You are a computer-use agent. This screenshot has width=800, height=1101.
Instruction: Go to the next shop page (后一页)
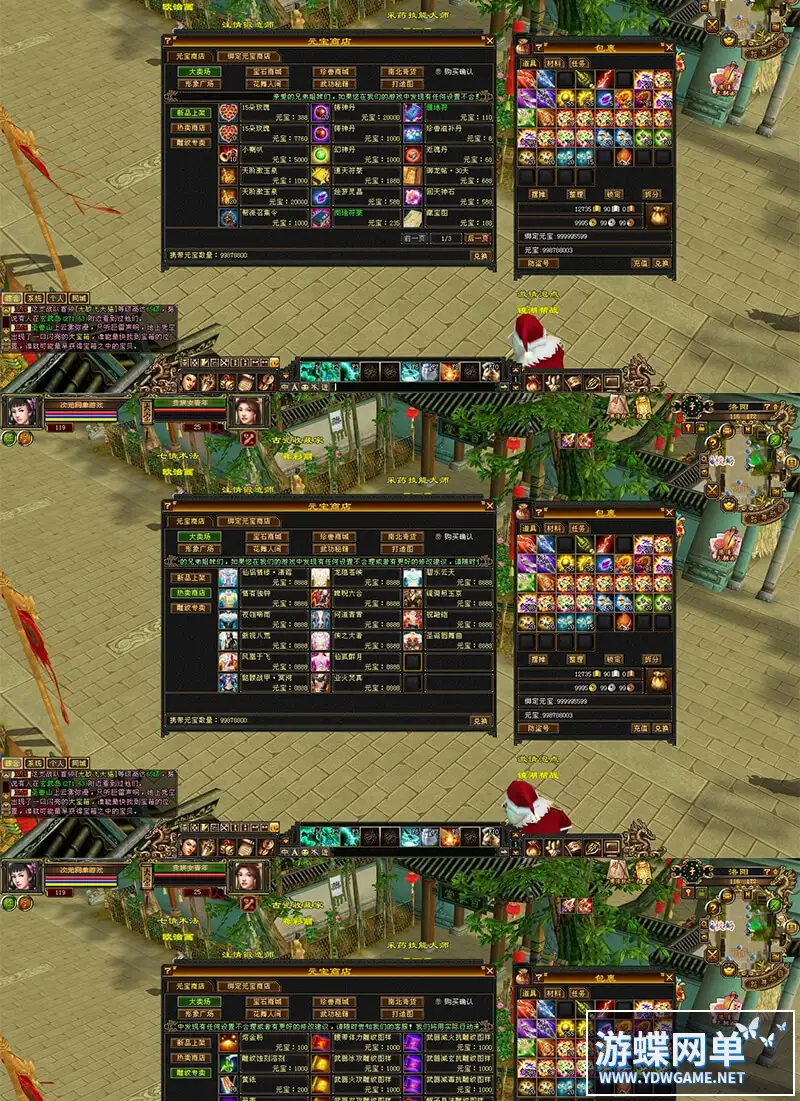tap(479, 238)
